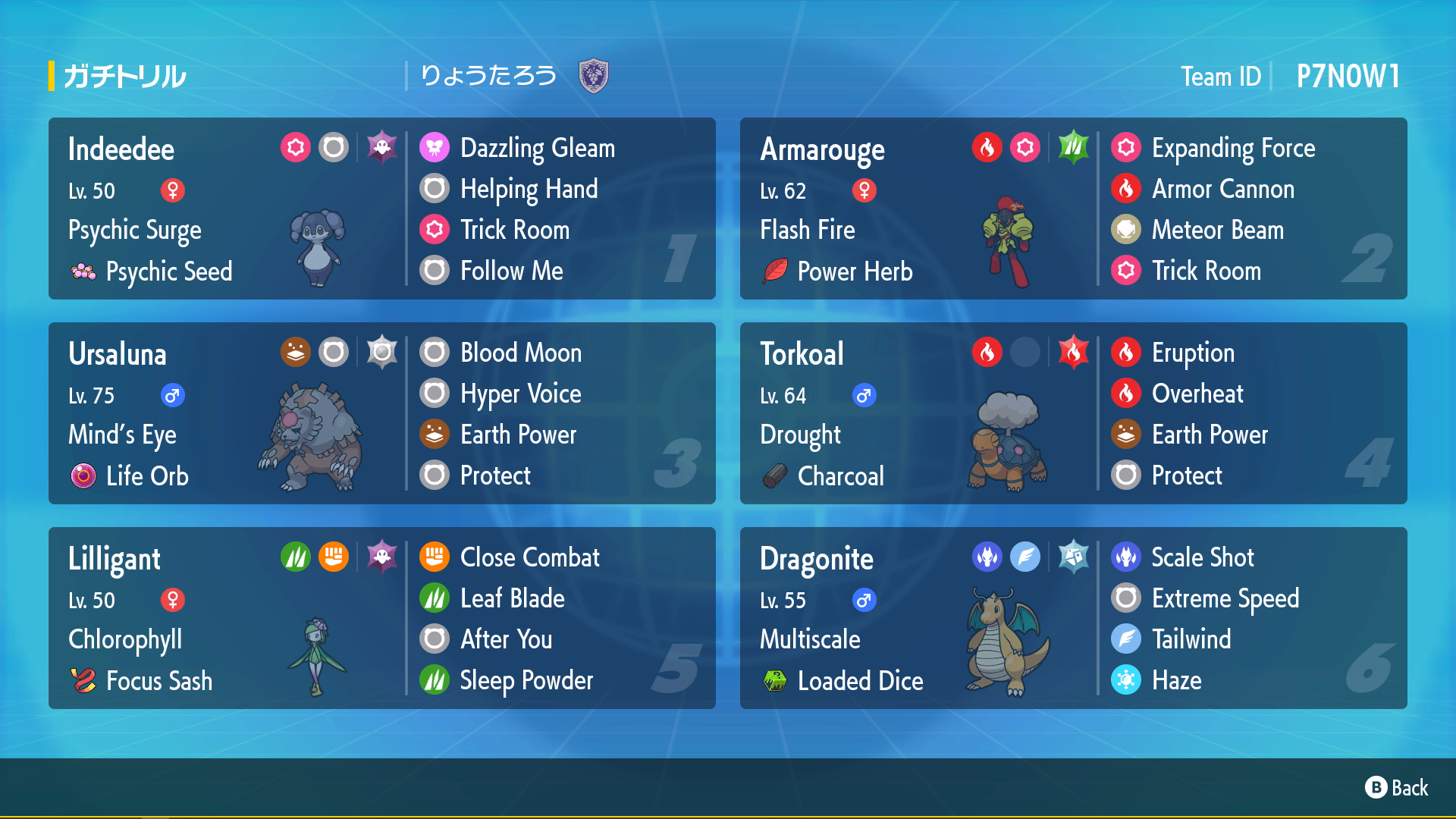This screenshot has width=1456, height=819.
Task: Choose Lilligant's Sleep Powder move
Action: click(x=526, y=680)
